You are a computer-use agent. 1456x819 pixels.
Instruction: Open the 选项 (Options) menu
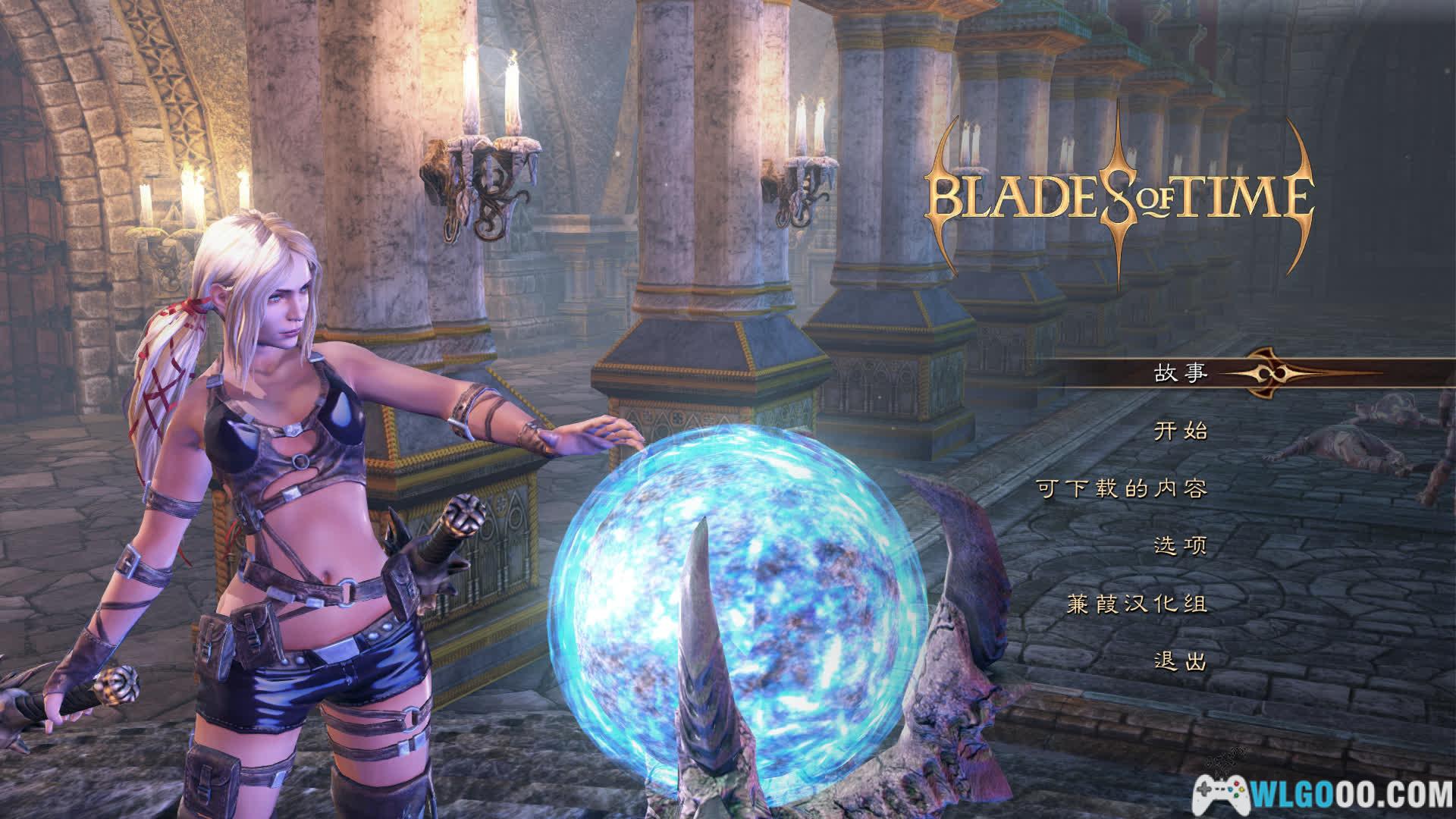pyautogui.click(x=1180, y=546)
